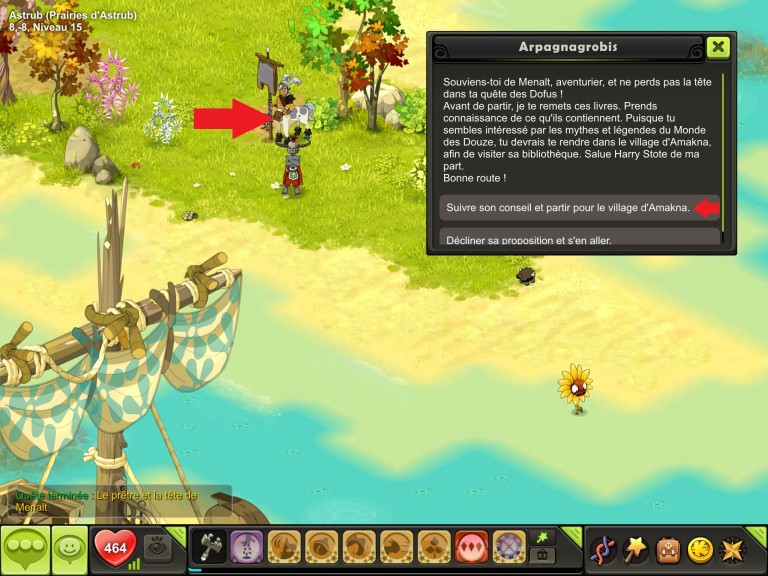
Task: Click the red heart health icon
Action: [x=115, y=548]
